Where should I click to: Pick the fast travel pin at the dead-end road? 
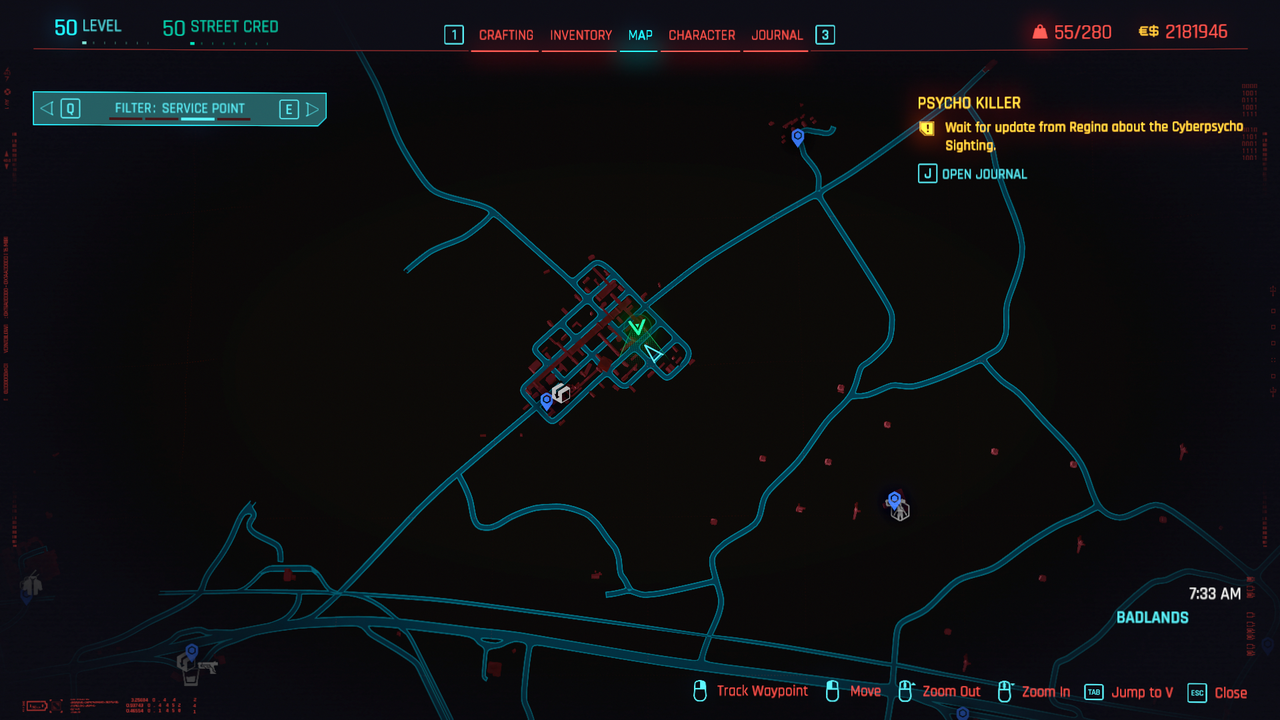797,137
